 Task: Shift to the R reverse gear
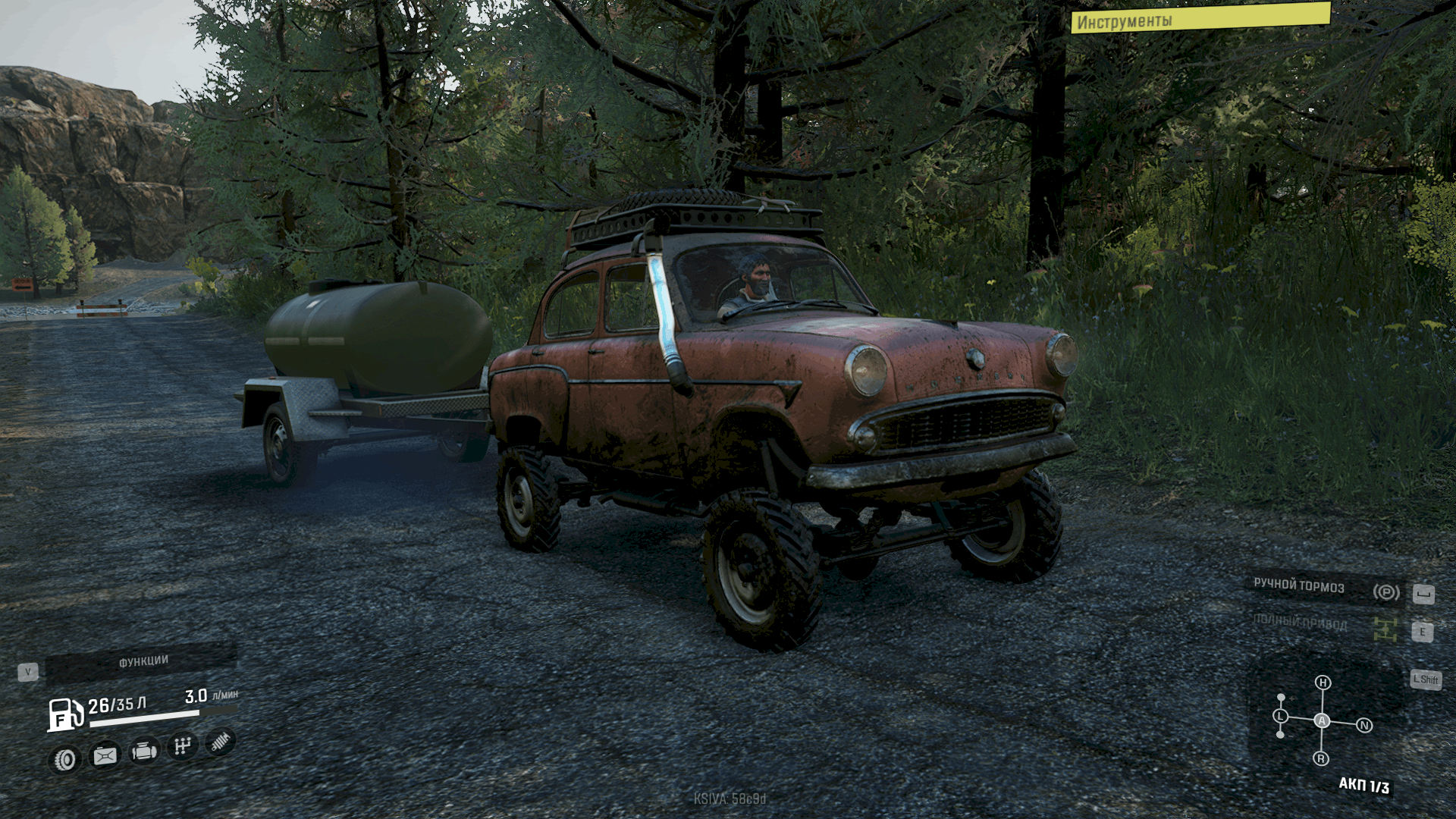pos(1321,758)
